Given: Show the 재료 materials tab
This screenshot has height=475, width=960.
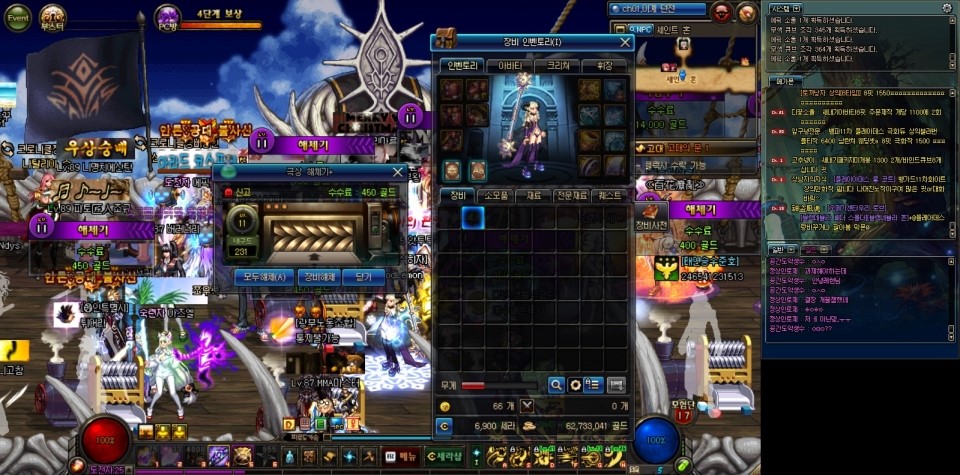Looking at the screenshot, I should click(536, 195).
